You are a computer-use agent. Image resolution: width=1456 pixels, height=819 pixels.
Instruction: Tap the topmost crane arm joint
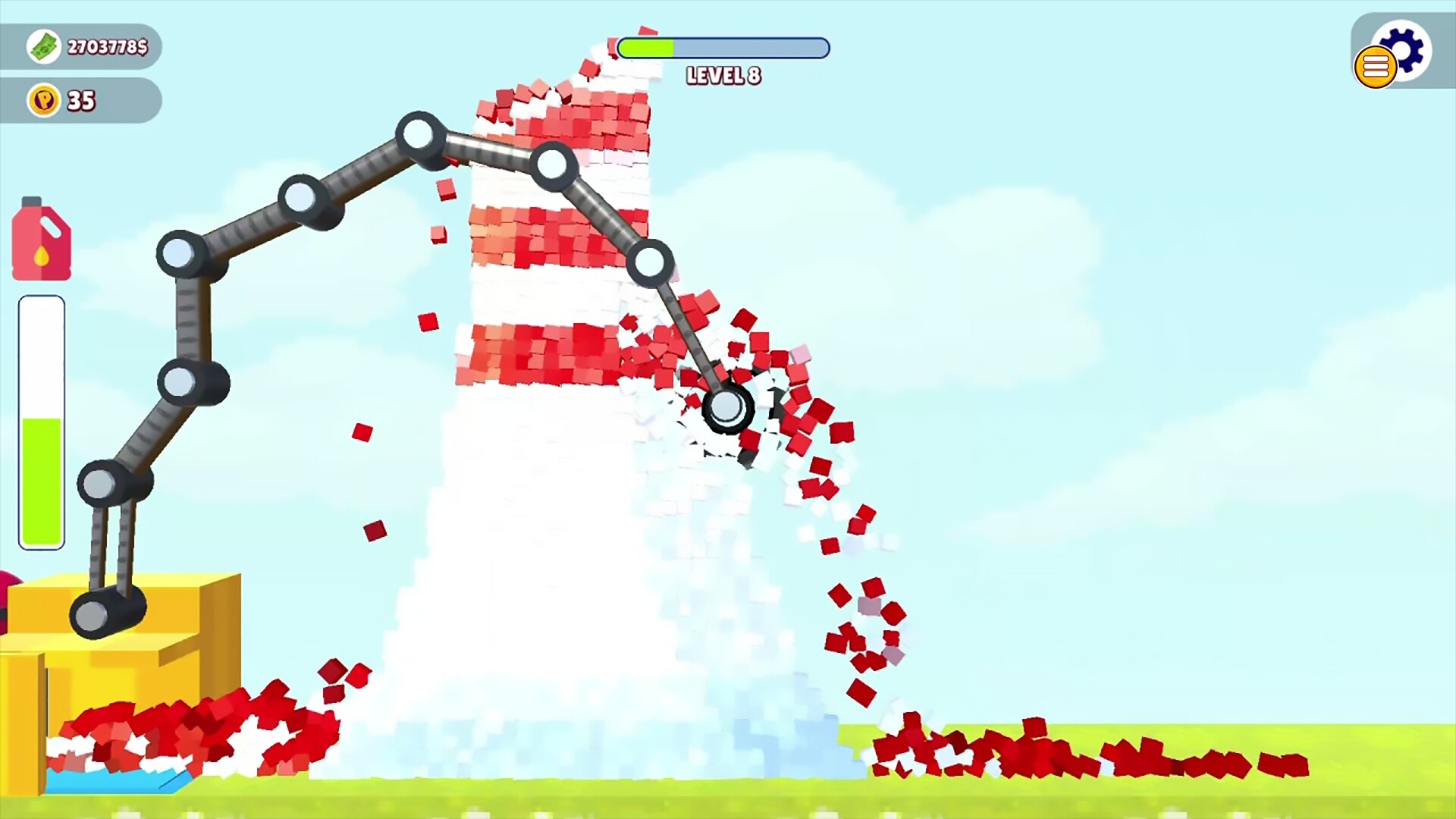[418, 134]
